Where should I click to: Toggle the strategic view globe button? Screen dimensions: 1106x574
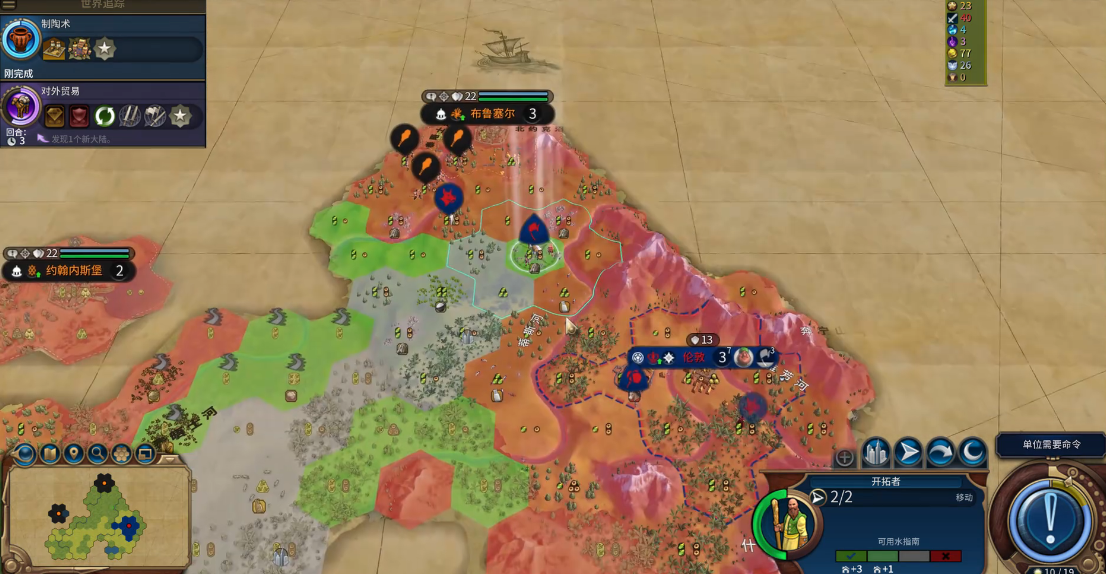[24, 455]
